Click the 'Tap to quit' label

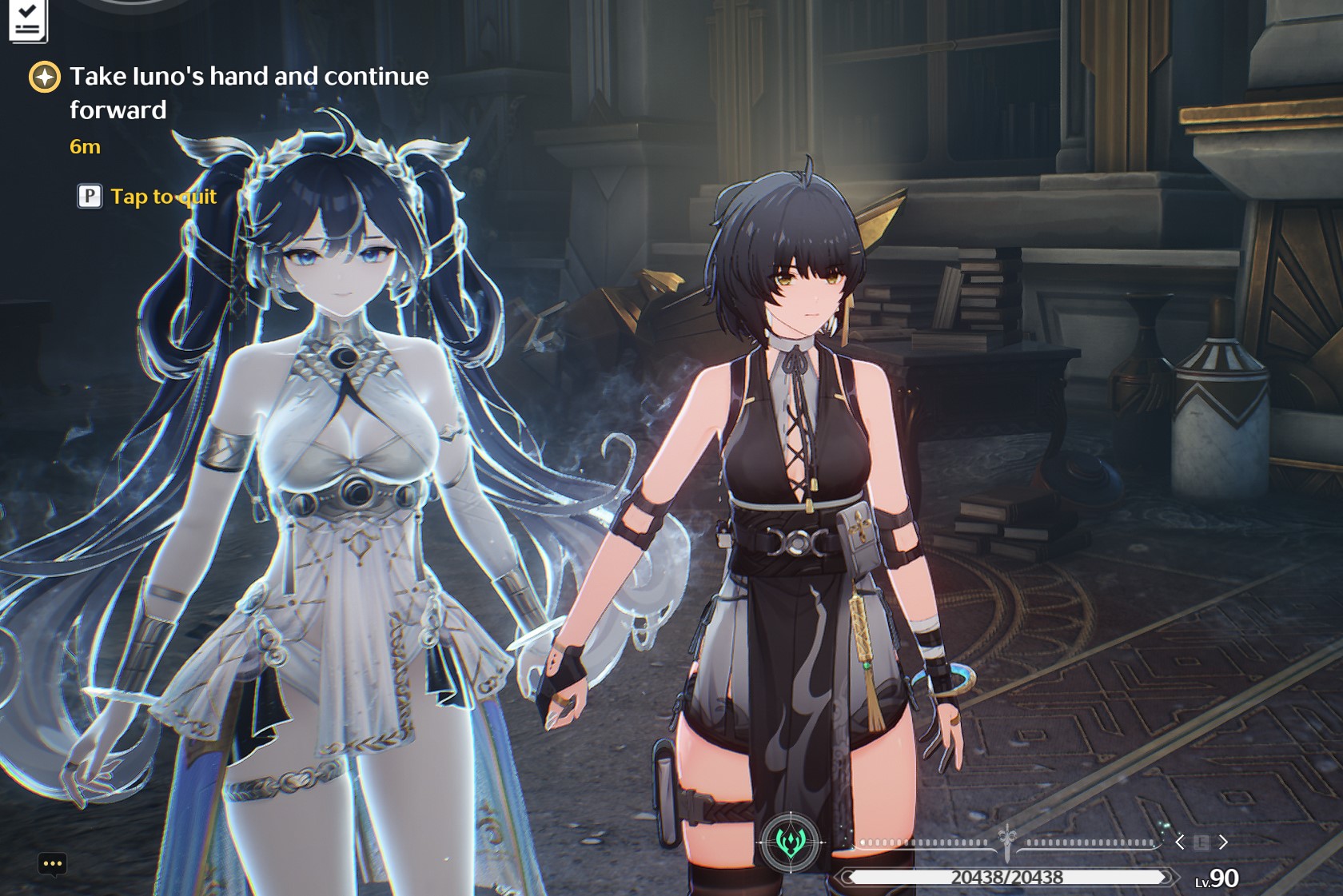tap(163, 197)
